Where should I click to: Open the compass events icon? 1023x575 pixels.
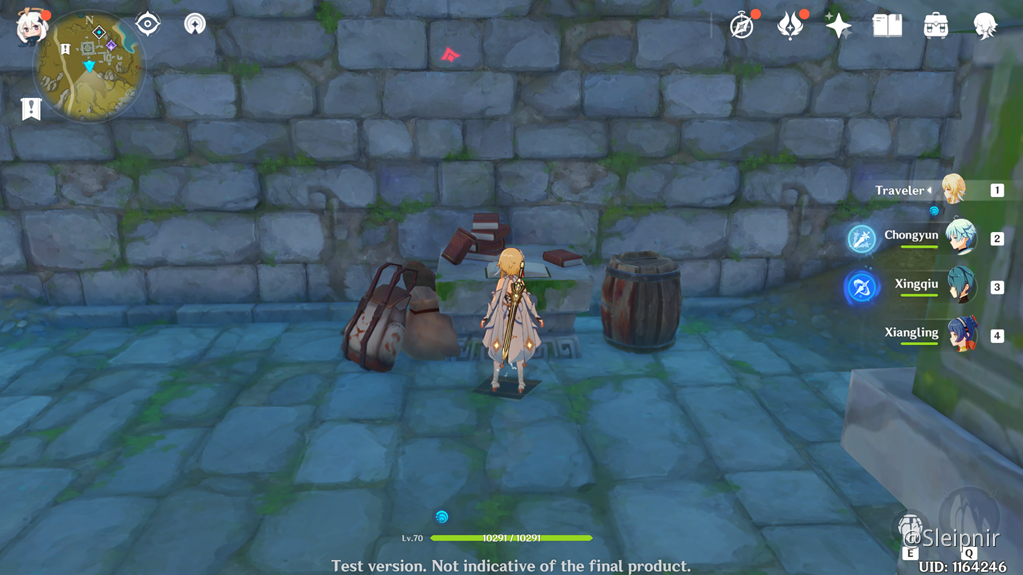click(x=742, y=26)
